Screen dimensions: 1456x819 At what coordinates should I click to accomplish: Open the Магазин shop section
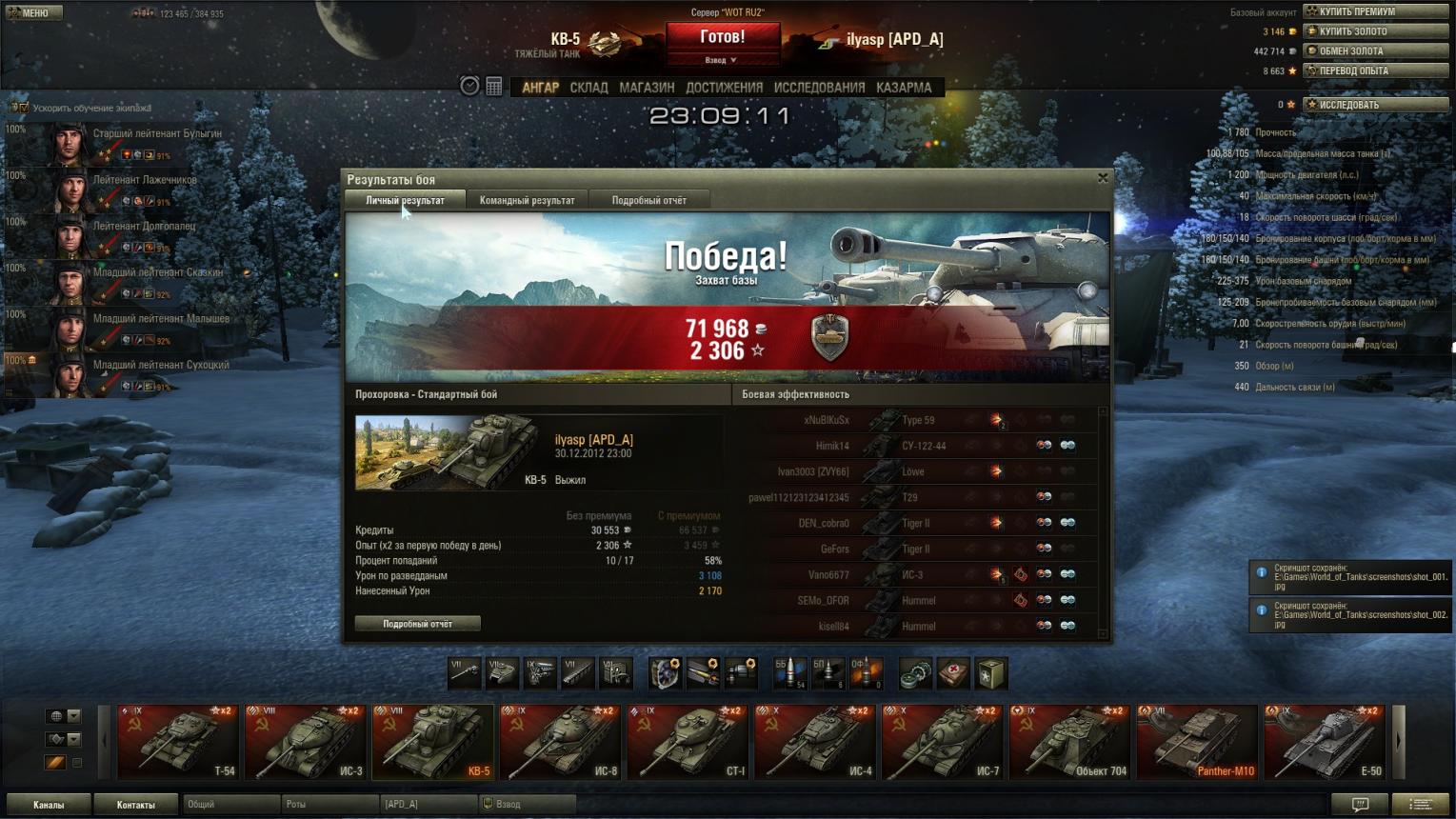(647, 88)
